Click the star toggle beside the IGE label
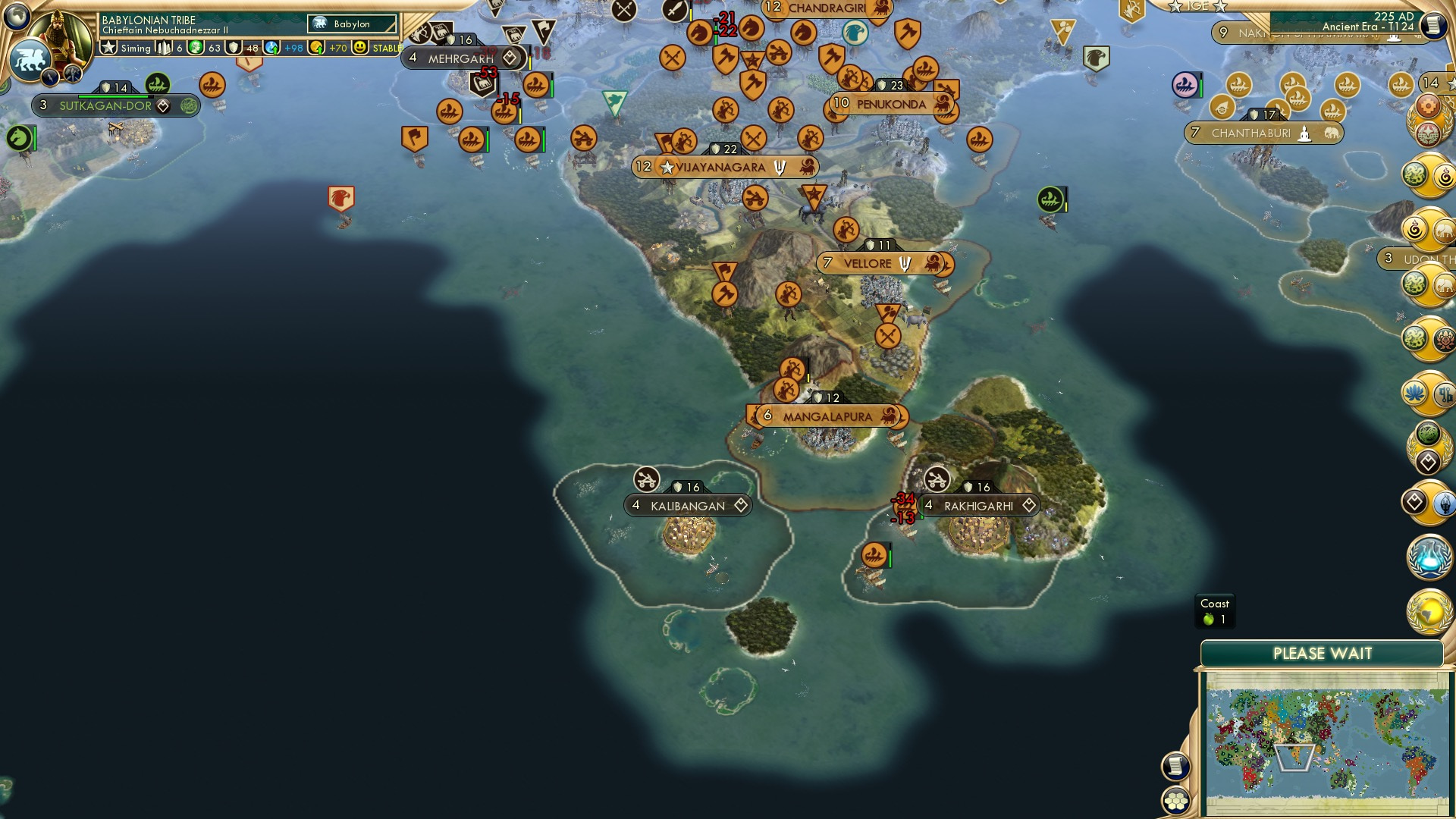 [x=1219, y=6]
